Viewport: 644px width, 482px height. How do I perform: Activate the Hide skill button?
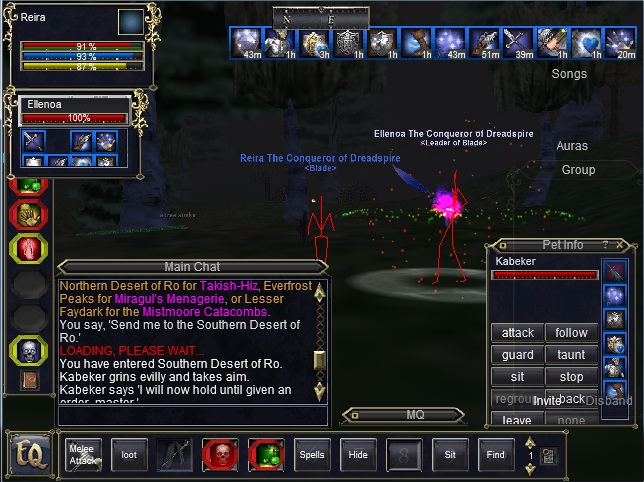358,454
